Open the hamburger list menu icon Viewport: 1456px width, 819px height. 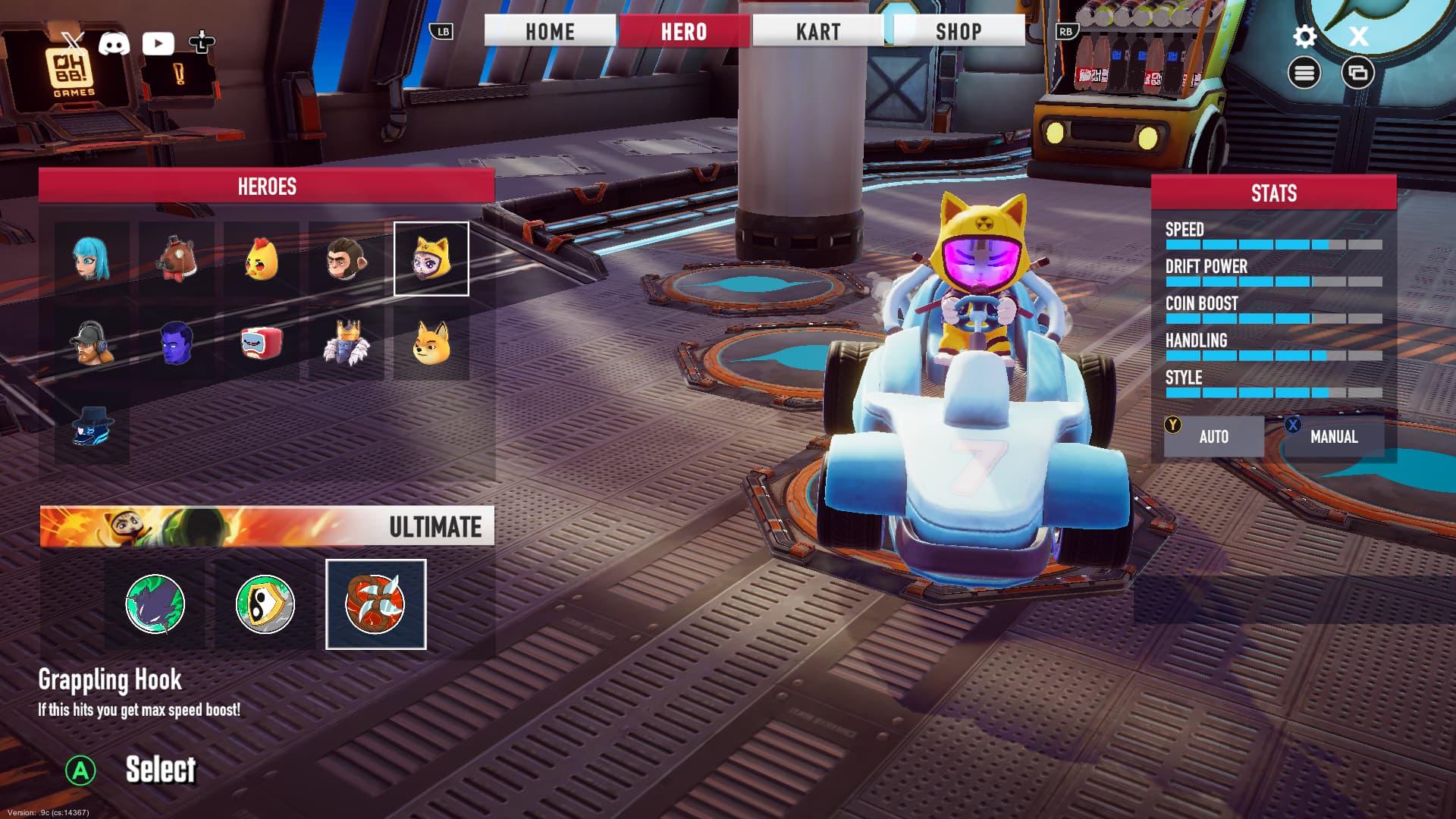click(1304, 73)
